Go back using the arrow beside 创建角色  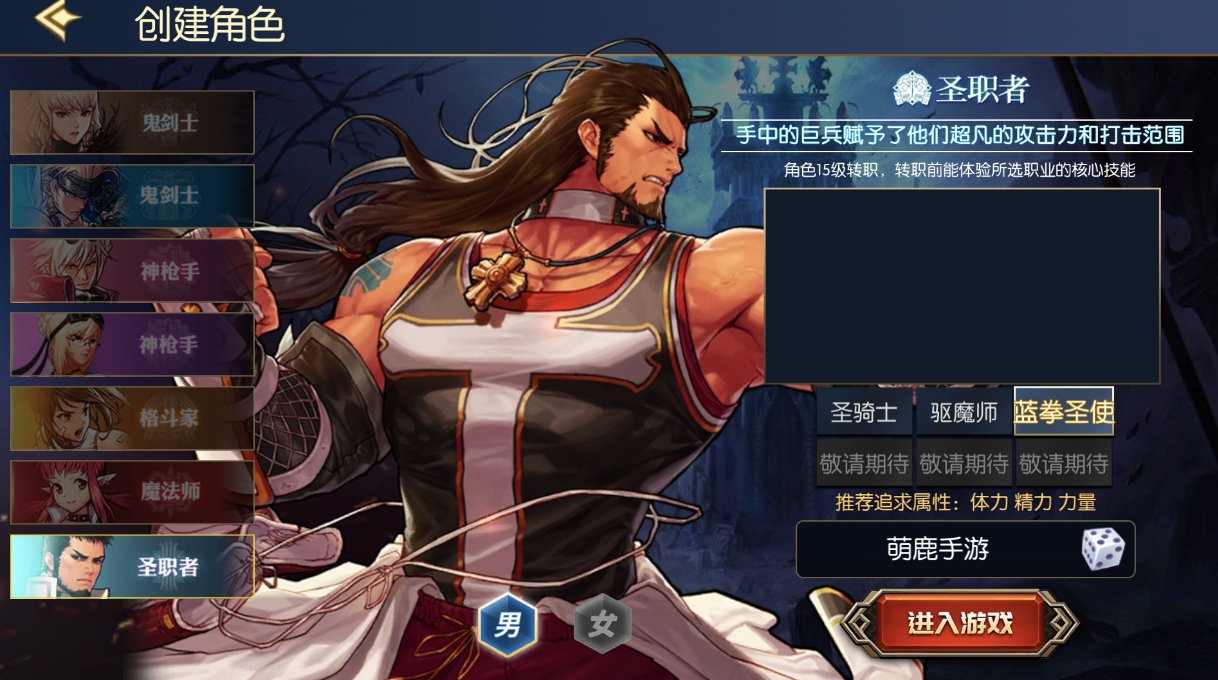tap(57, 22)
